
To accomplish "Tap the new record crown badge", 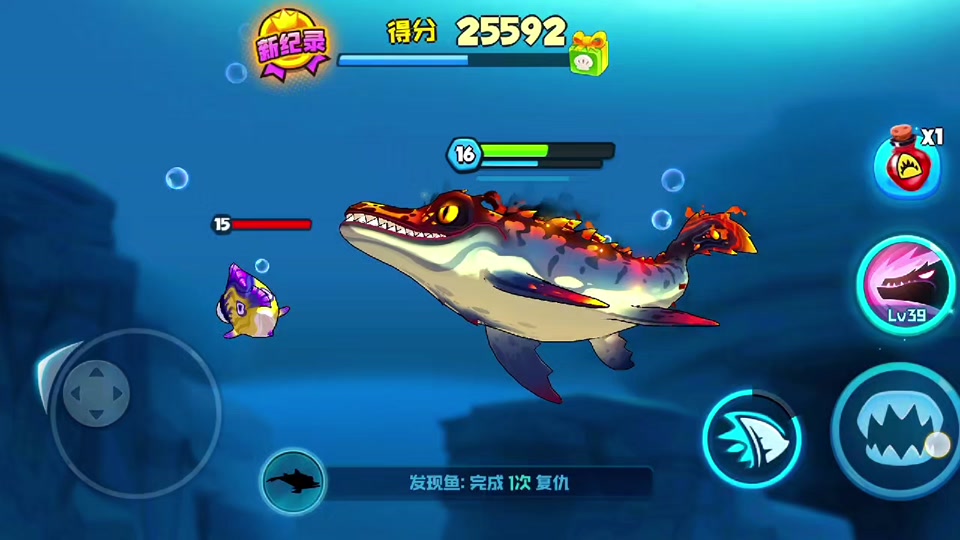I will [292, 45].
